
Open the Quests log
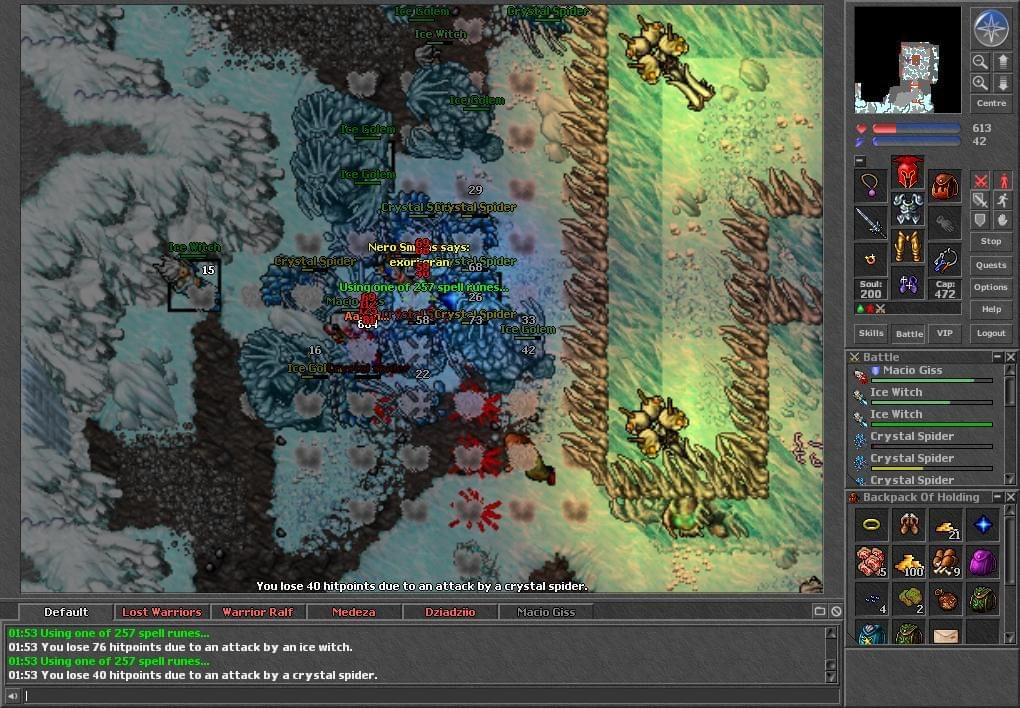(x=990, y=265)
